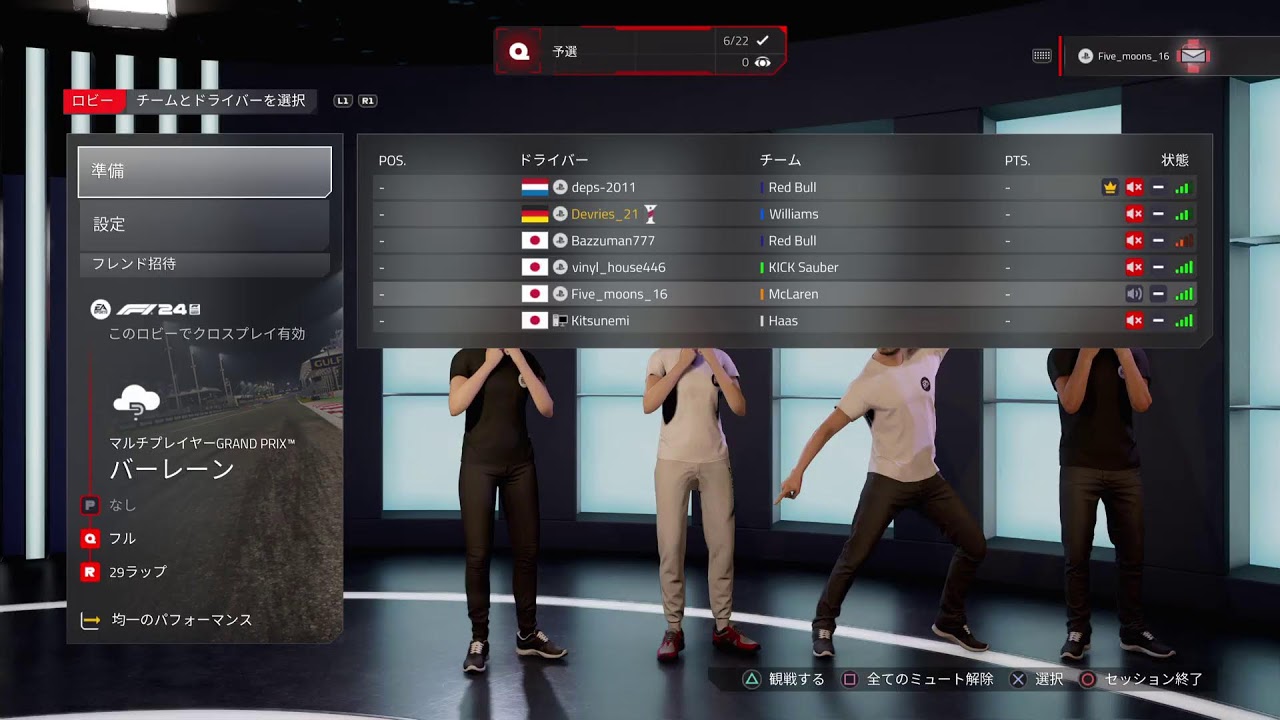
Task: Open the 予選 qualifying session panel
Action: coord(640,51)
